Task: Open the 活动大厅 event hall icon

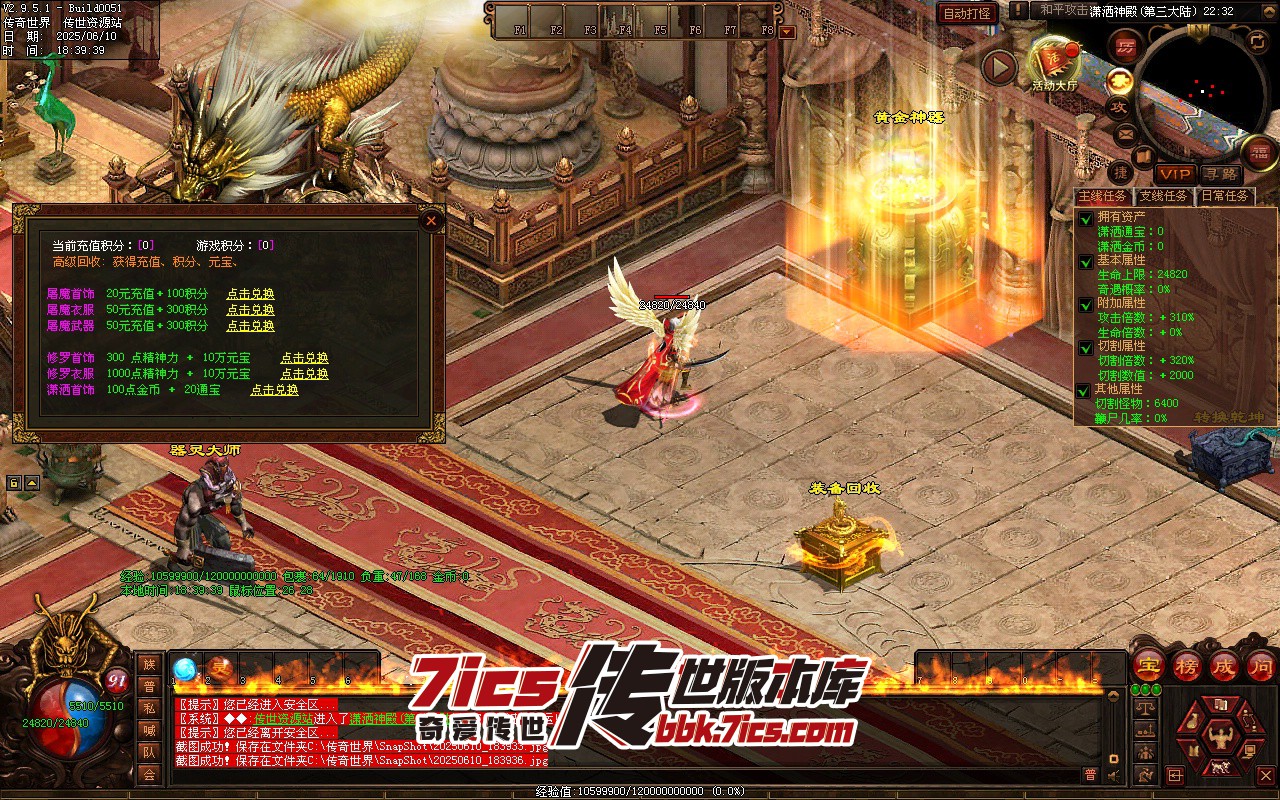Action: 1054,62
